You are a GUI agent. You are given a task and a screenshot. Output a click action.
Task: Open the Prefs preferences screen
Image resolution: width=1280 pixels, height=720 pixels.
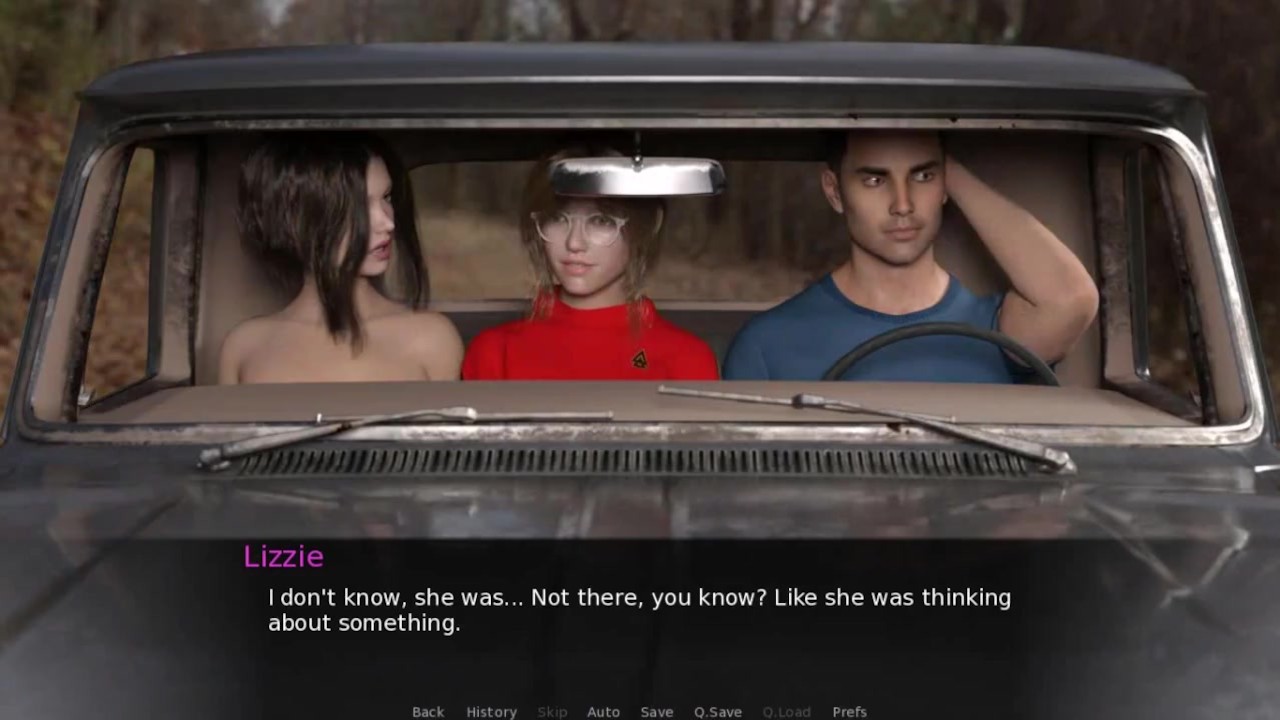(851, 711)
